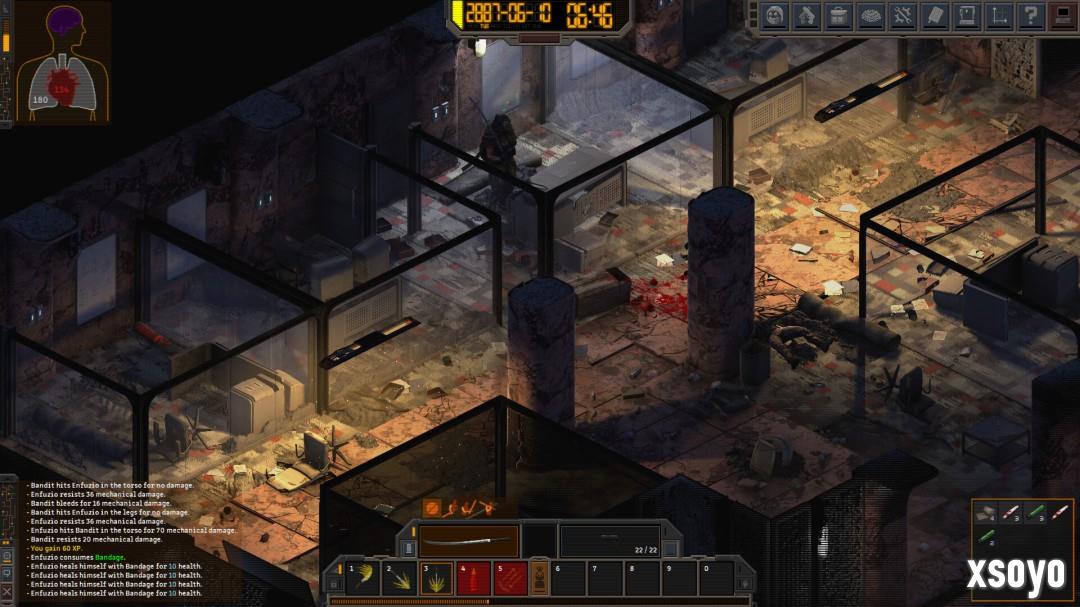Click the house icon in top toolbar
The image size is (1080, 607).
coord(806,16)
